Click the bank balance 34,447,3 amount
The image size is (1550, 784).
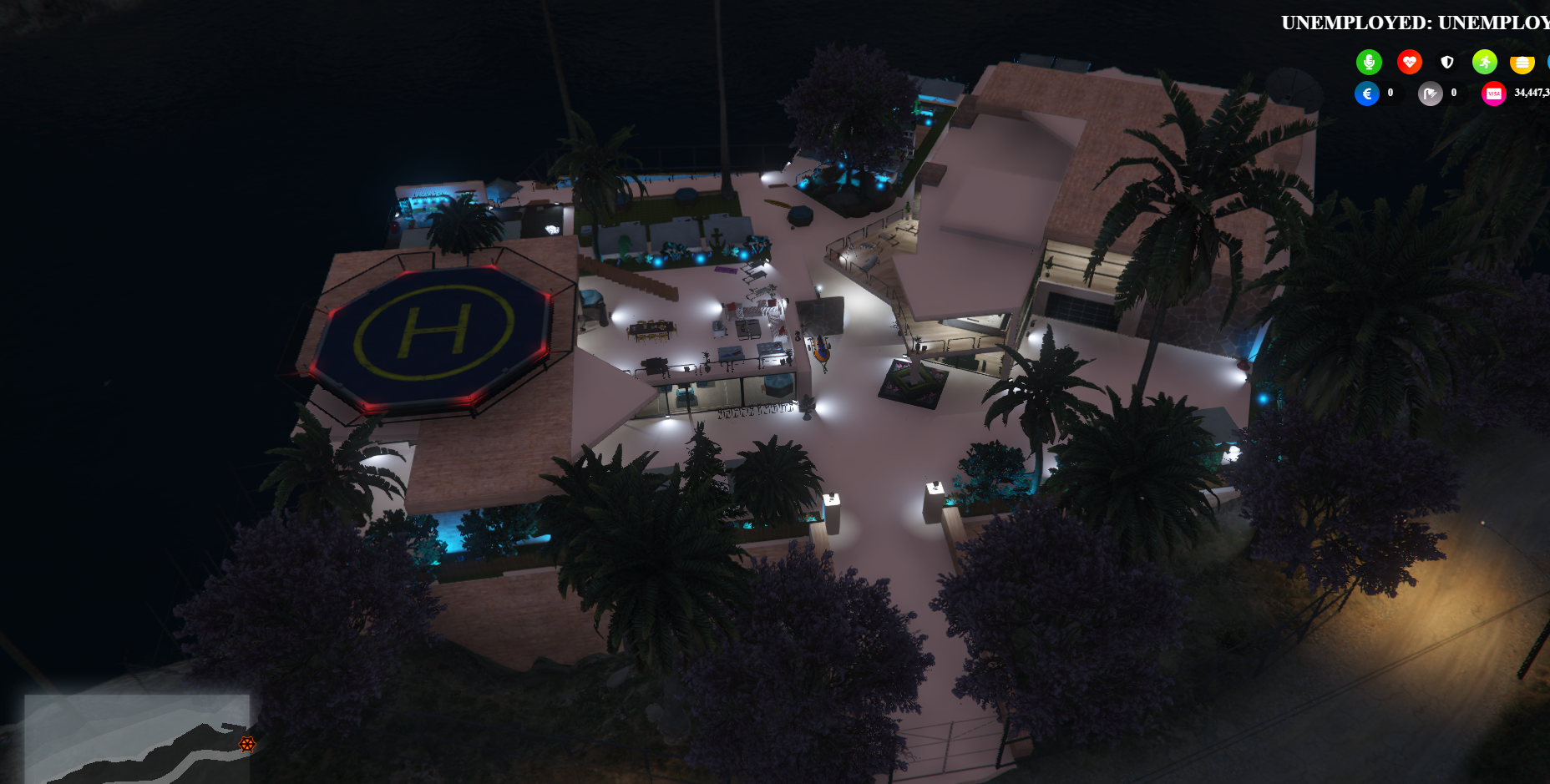tap(1530, 94)
